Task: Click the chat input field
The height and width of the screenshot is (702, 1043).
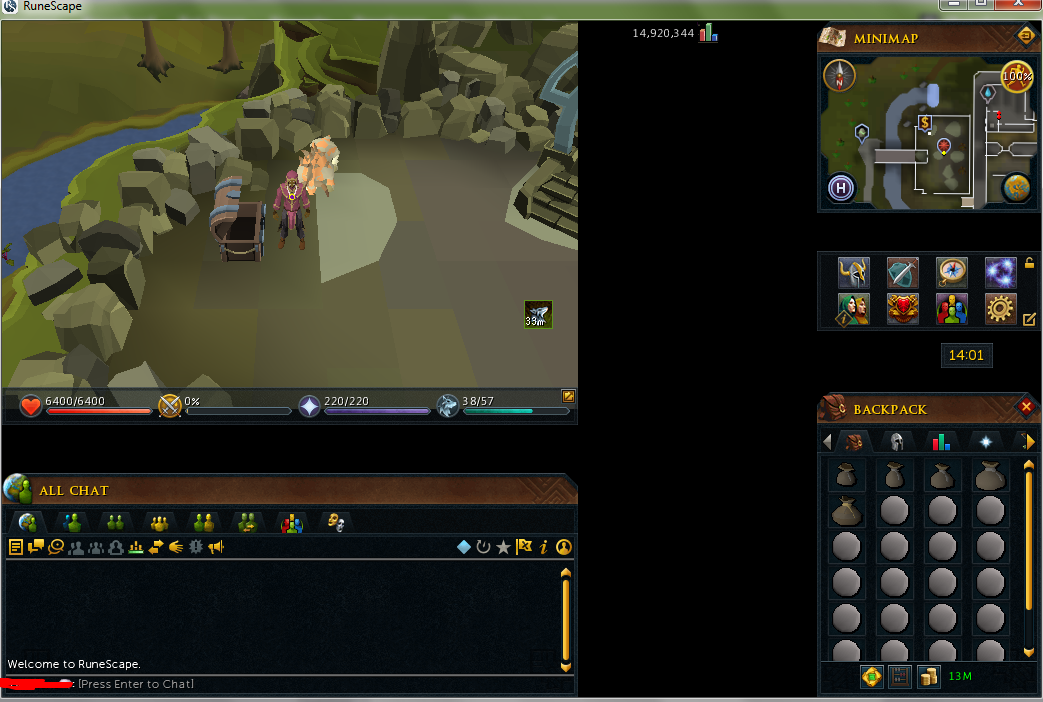Action: [x=300, y=684]
